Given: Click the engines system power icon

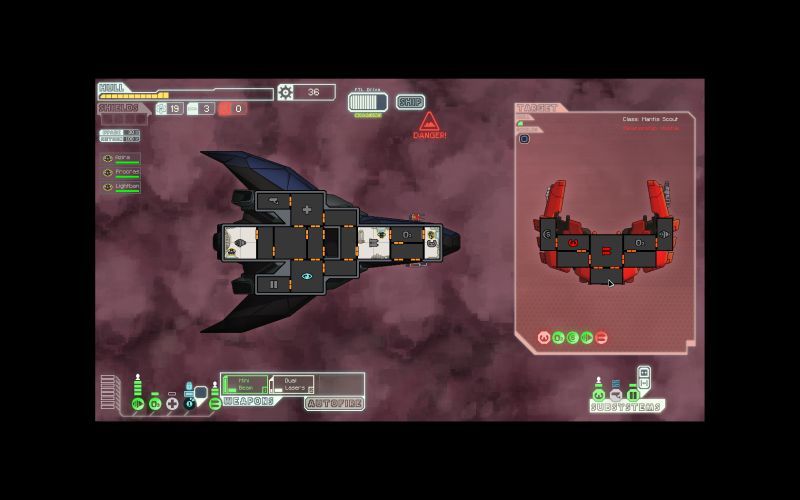Looking at the screenshot, I should pyautogui.click(x=139, y=404).
